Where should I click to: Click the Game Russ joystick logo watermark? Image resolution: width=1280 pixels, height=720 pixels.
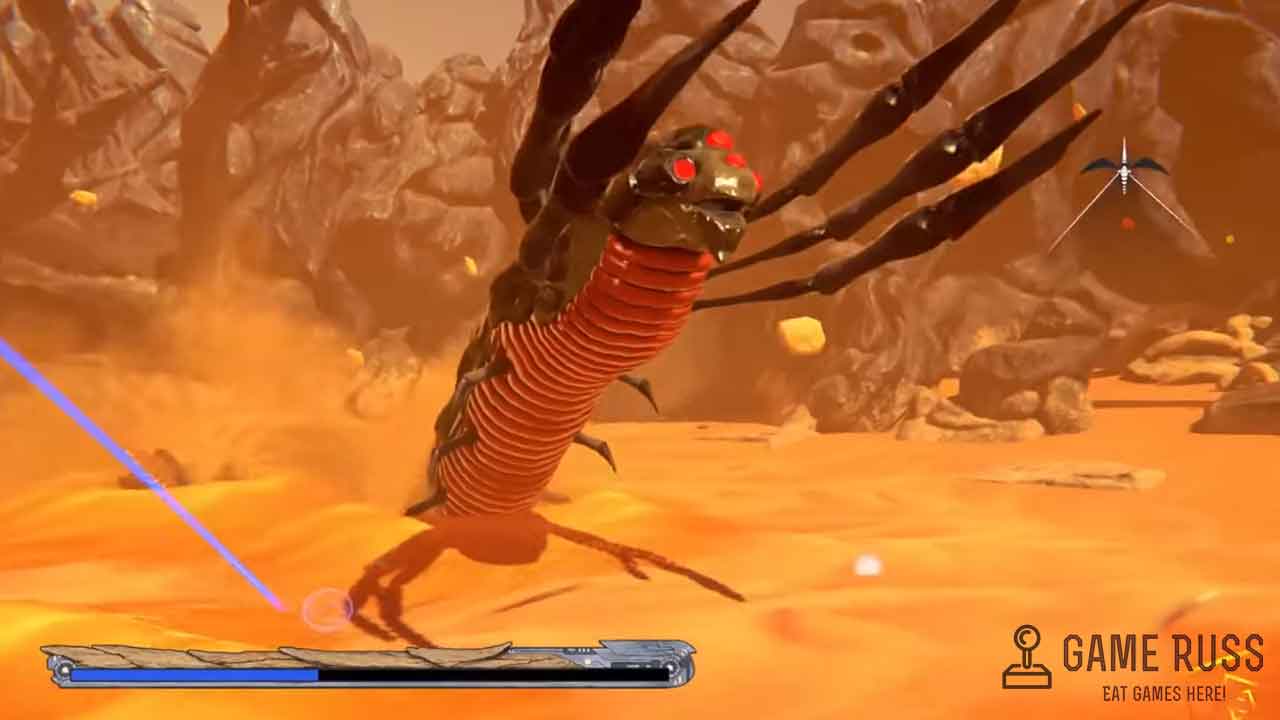tap(1027, 657)
